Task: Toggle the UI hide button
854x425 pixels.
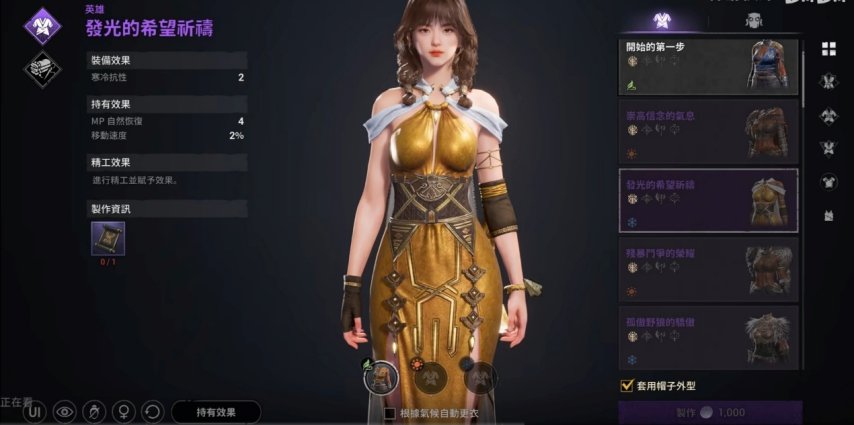Action: (x=35, y=411)
